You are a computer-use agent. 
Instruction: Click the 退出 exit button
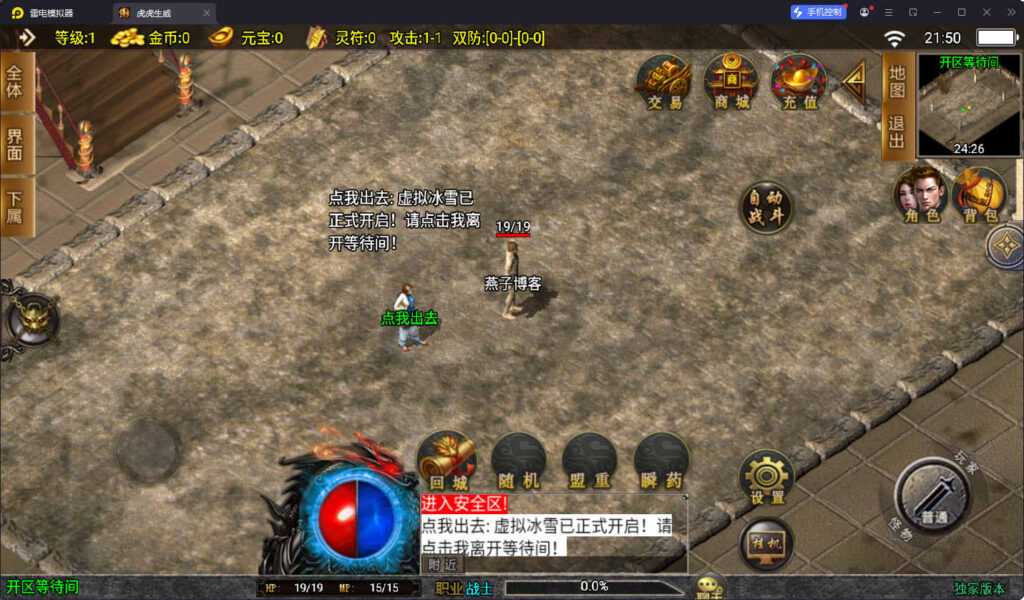tap(896, 133)
